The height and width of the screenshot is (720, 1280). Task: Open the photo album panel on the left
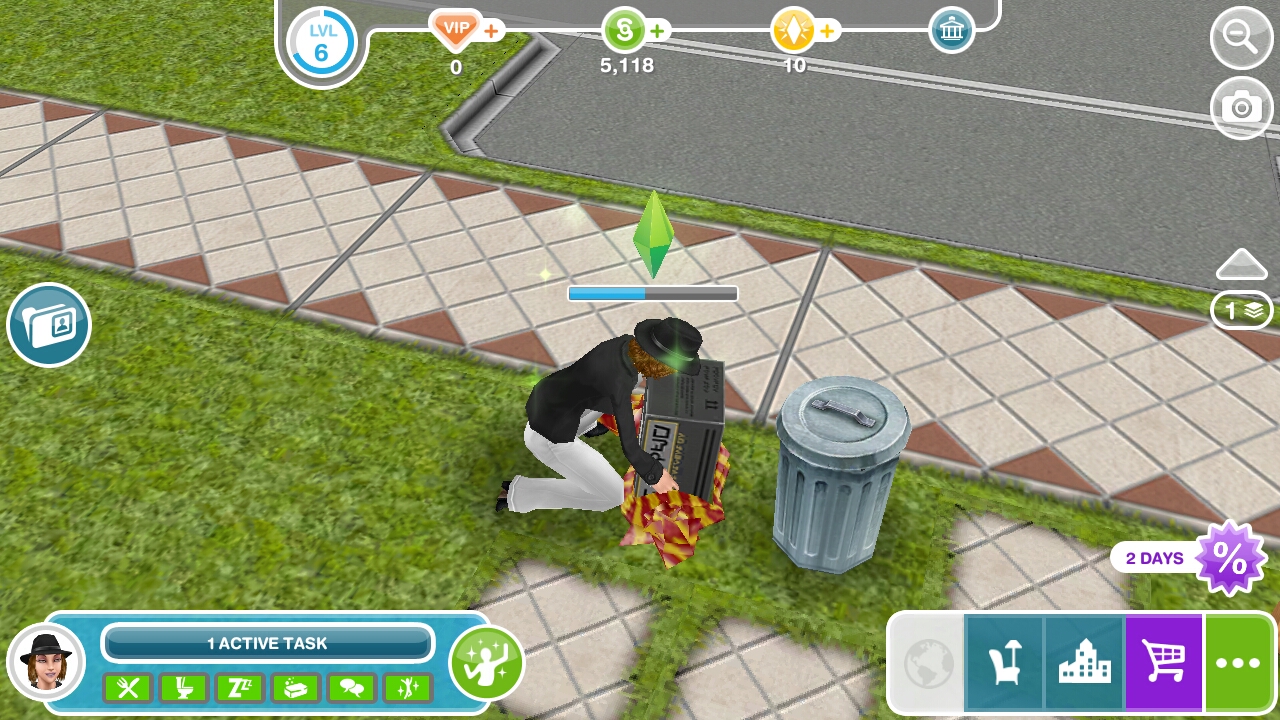(x=48, y=324)
